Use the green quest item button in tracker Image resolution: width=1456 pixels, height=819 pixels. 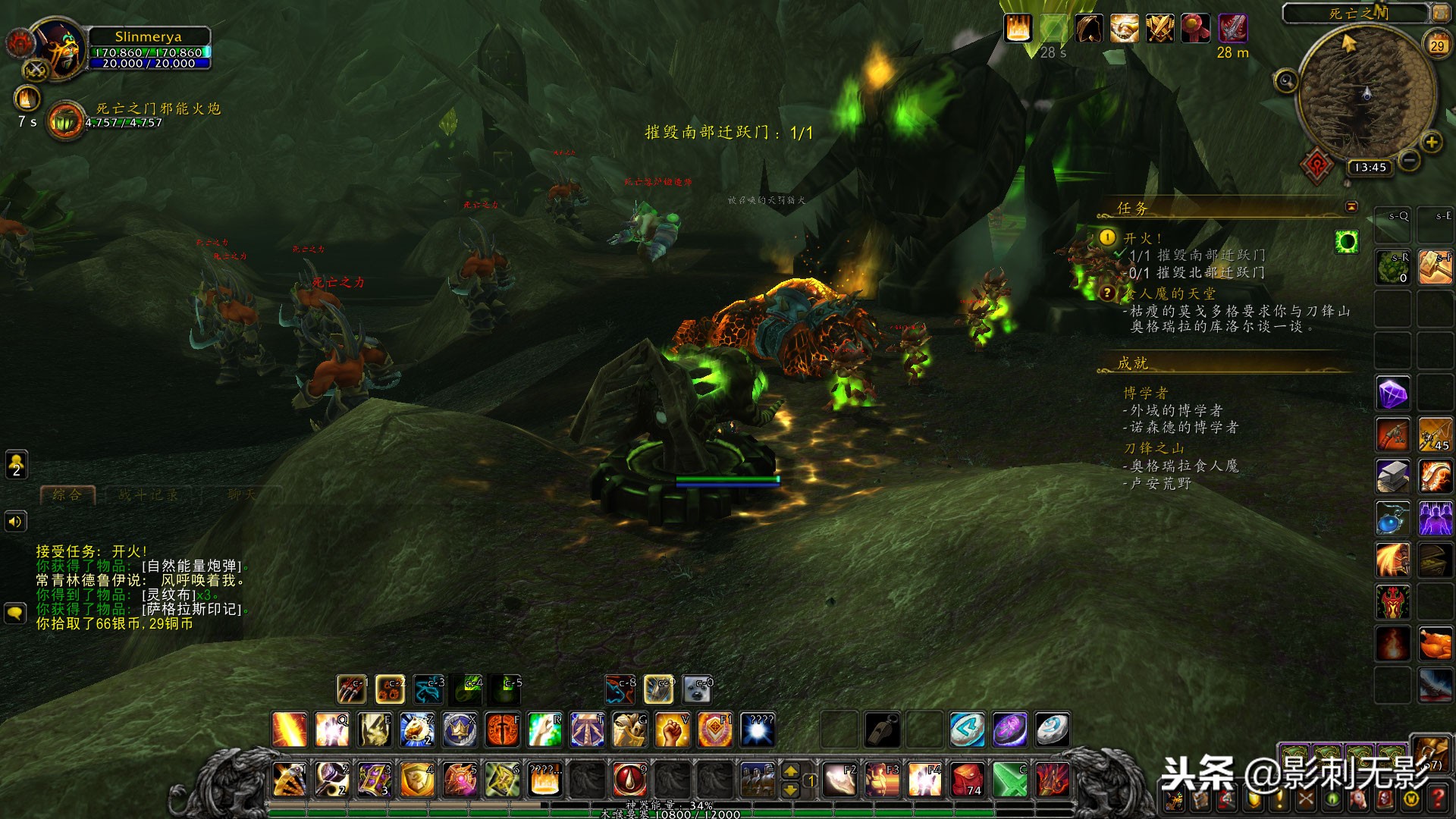coord(1347,242)
